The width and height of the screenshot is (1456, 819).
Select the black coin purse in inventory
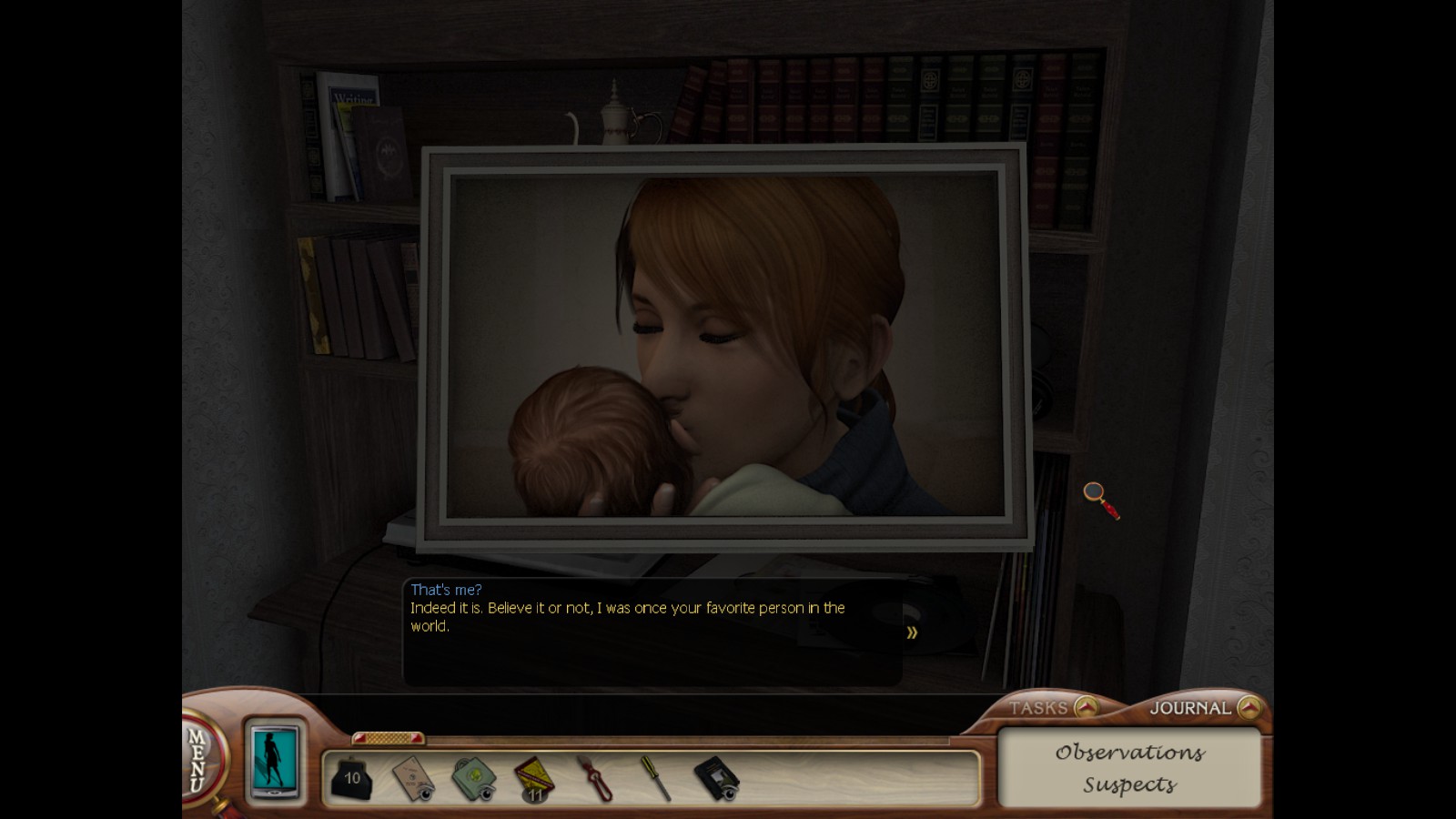click(351, 778)
